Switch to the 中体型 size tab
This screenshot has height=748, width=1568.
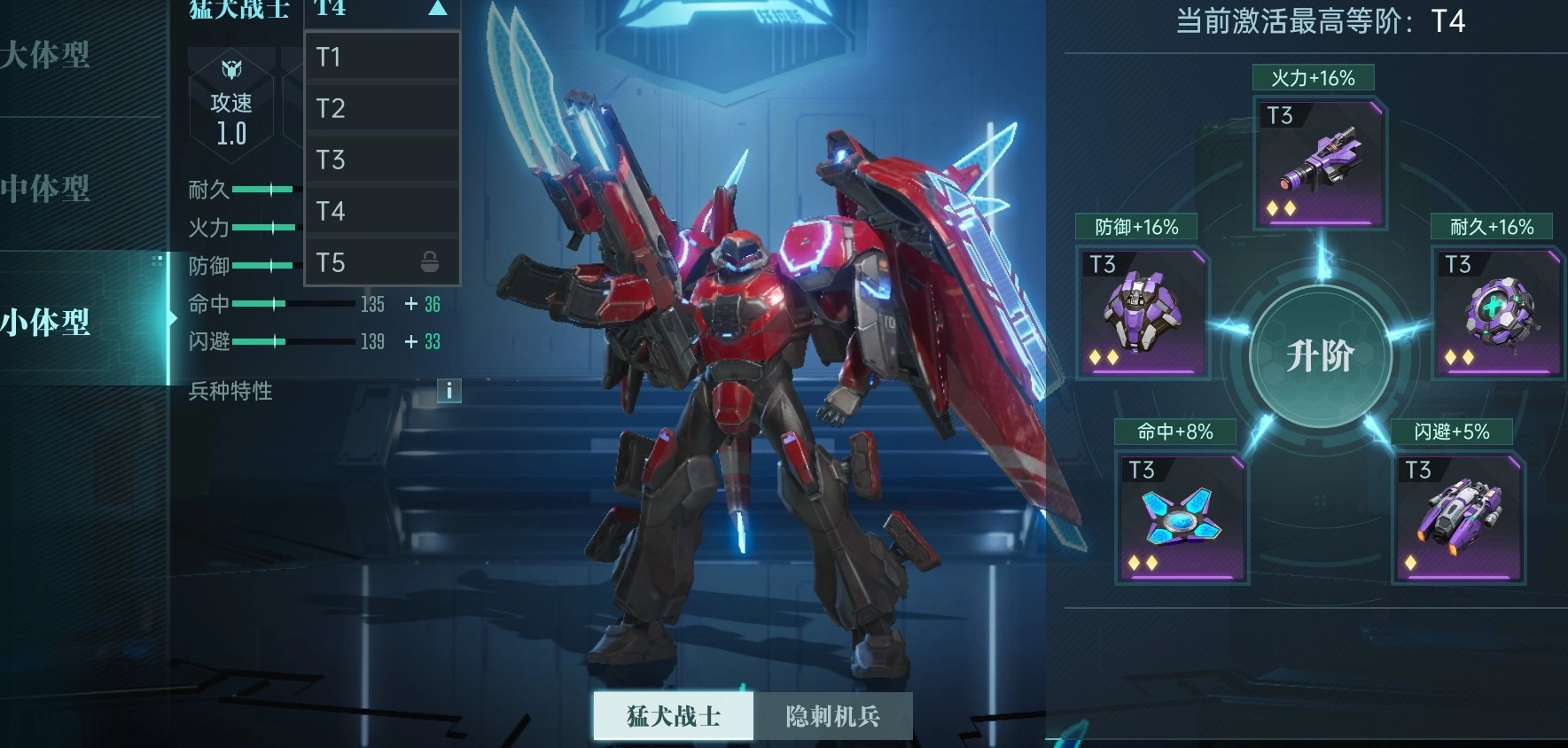tap(46, 189)
